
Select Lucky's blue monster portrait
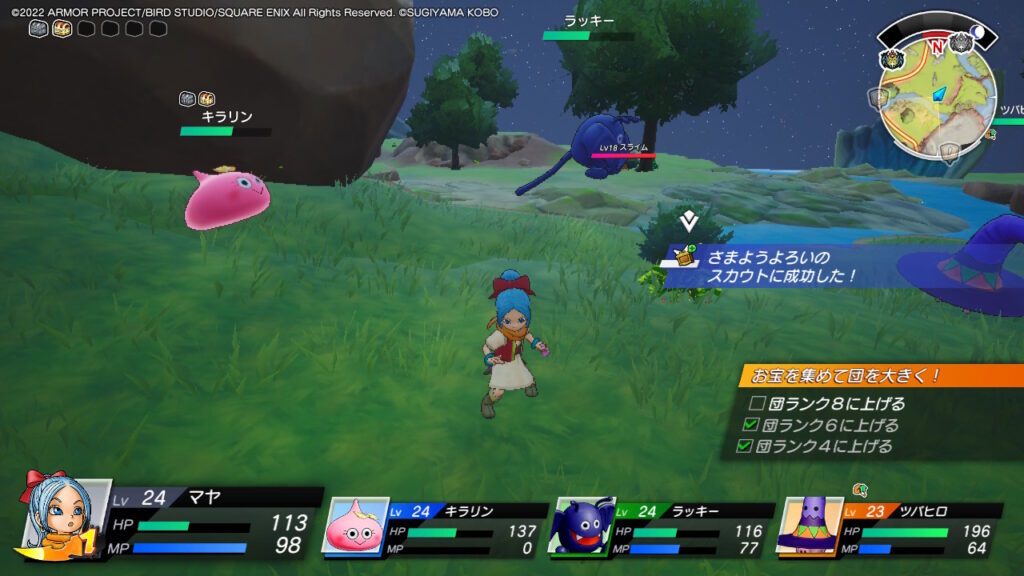(581, 526)
